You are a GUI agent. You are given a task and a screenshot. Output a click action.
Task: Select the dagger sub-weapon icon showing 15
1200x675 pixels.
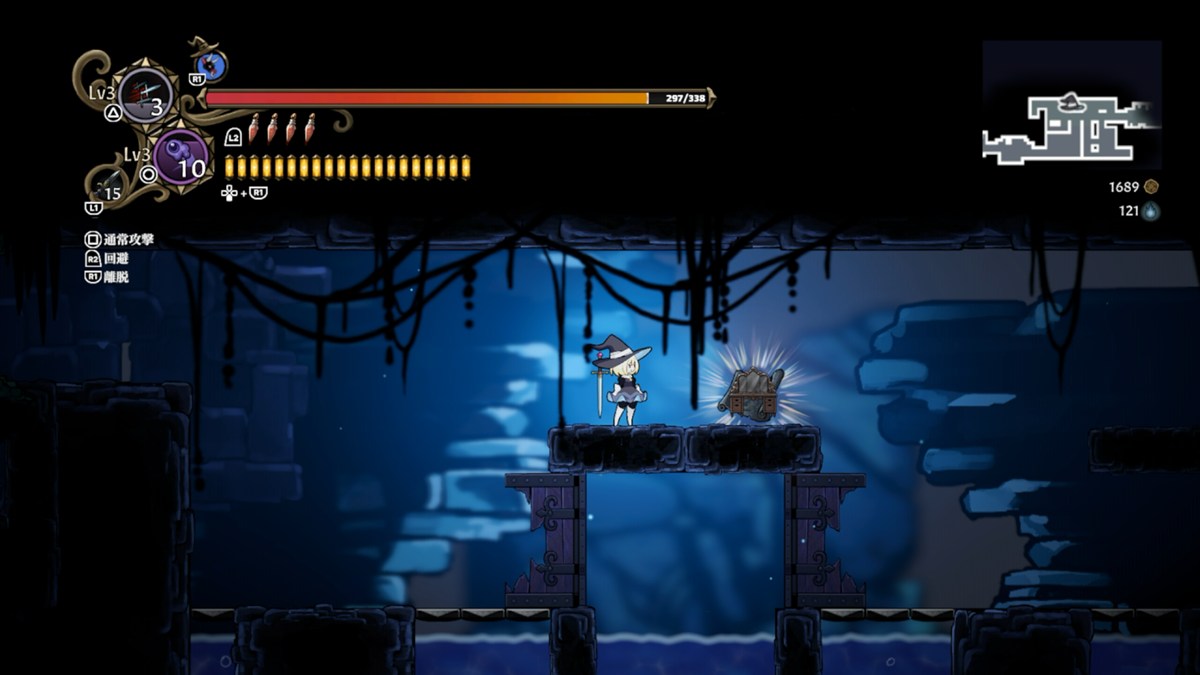coord(108,186)
